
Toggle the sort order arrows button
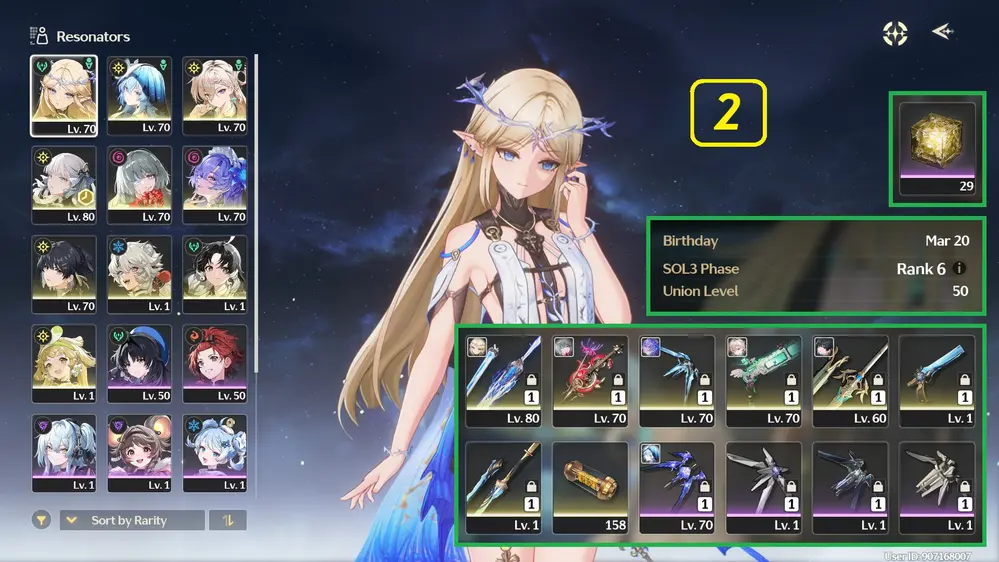tap(228, 520)
